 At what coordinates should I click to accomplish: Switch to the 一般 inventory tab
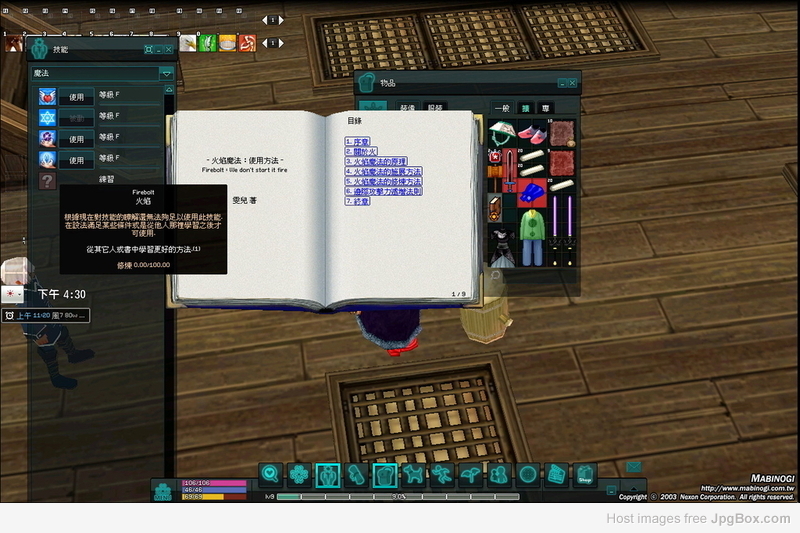pos(502,108)
